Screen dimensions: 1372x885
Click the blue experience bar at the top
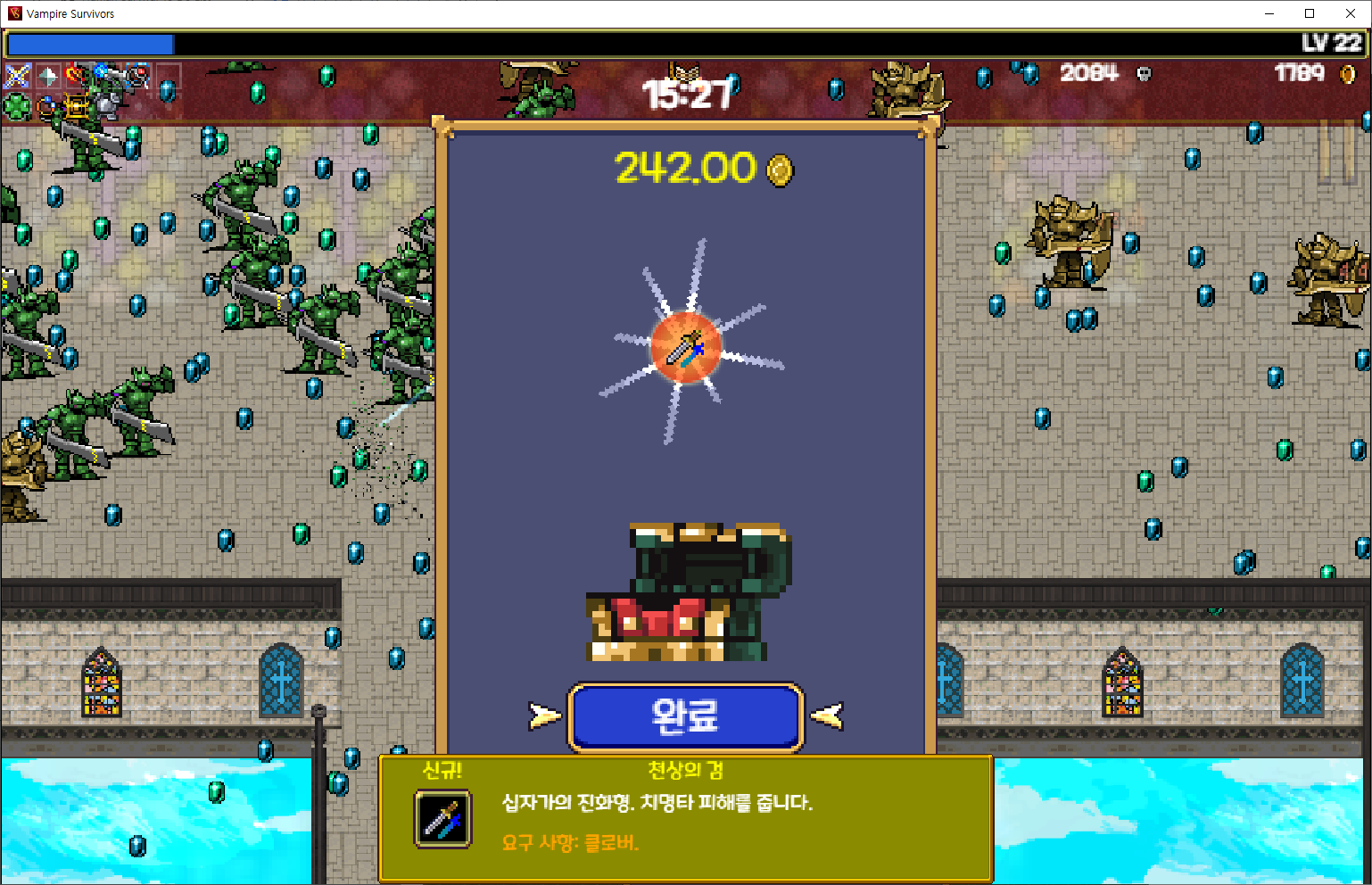click(89, 44)
